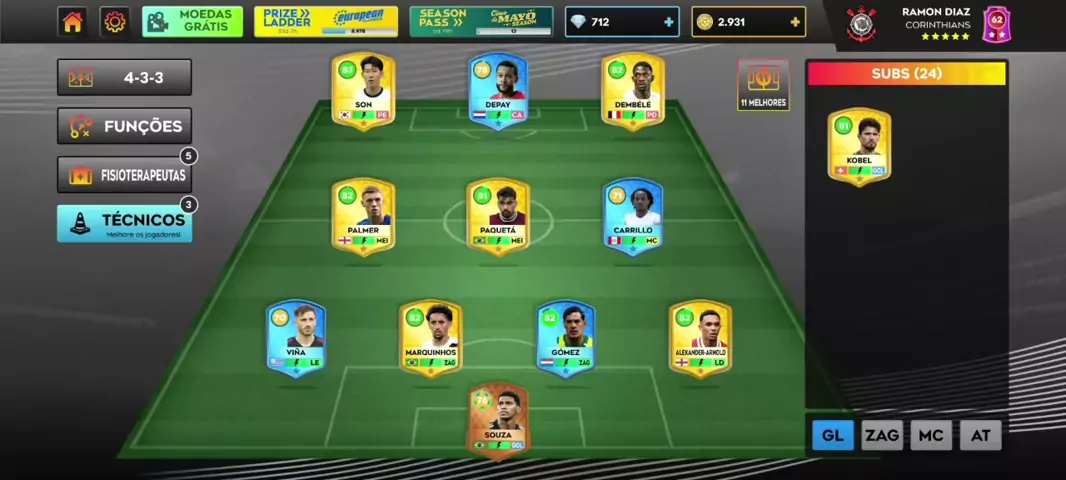Open the Fisioterapeutas menu
1066x480 pixels.
click(x=124, y=175)
